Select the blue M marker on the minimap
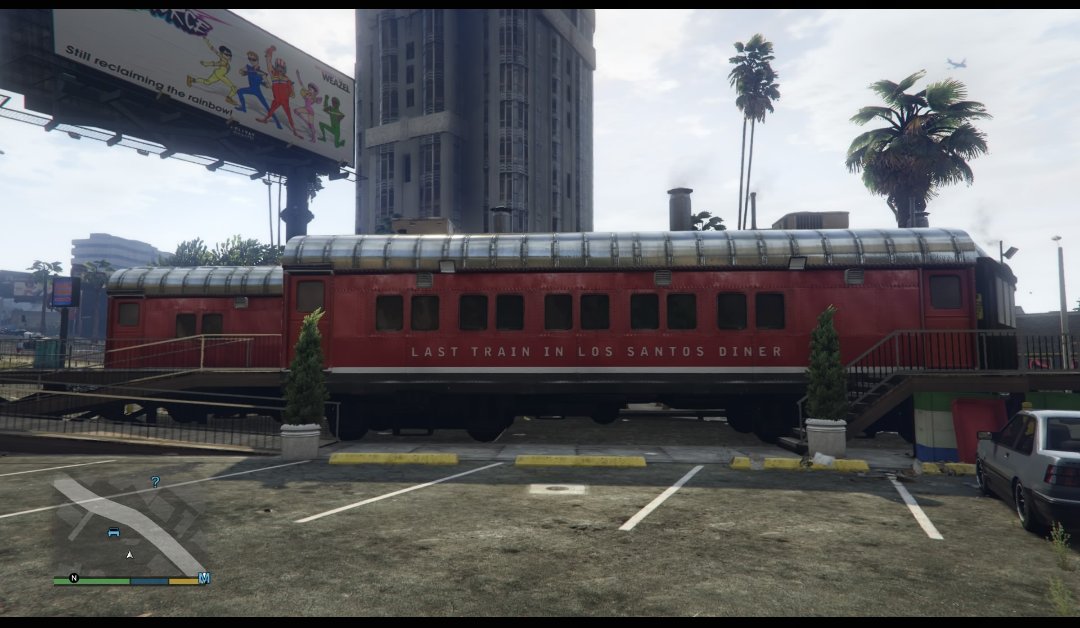This screenshot has width=1080, height=628. [x=204, y=578]
